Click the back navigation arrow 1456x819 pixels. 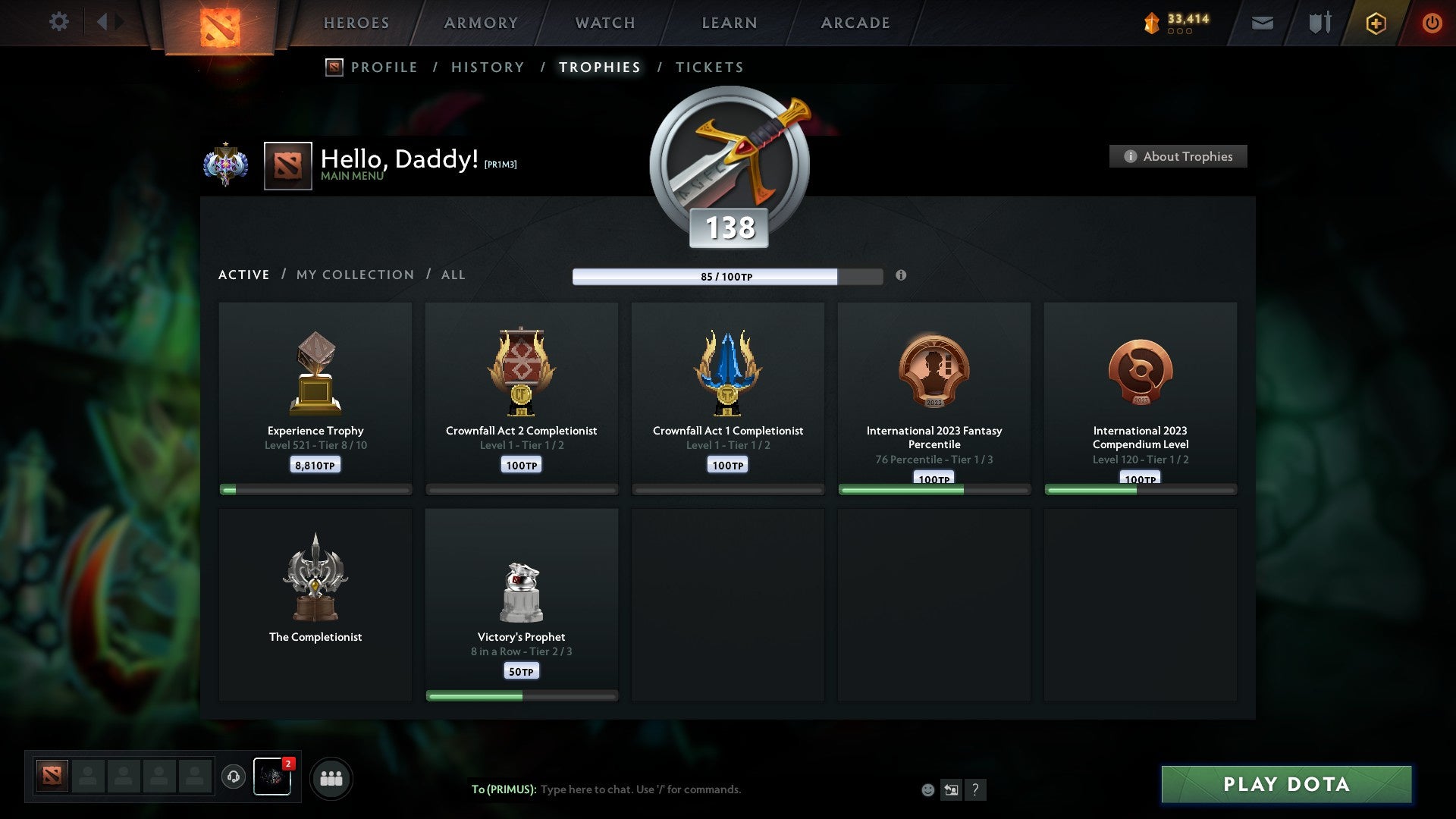(102, 21)
